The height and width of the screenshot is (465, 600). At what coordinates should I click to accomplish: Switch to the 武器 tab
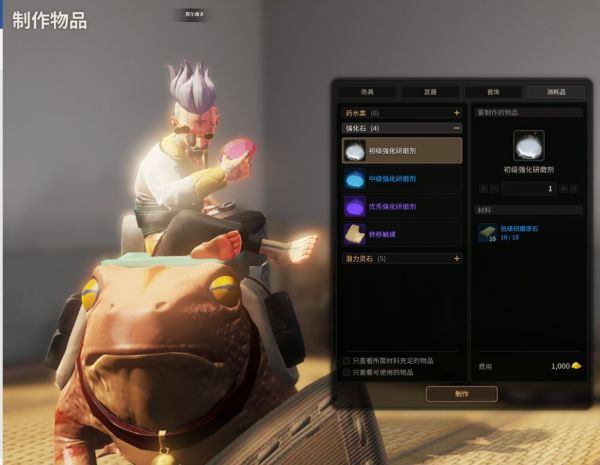pos(430,91)
